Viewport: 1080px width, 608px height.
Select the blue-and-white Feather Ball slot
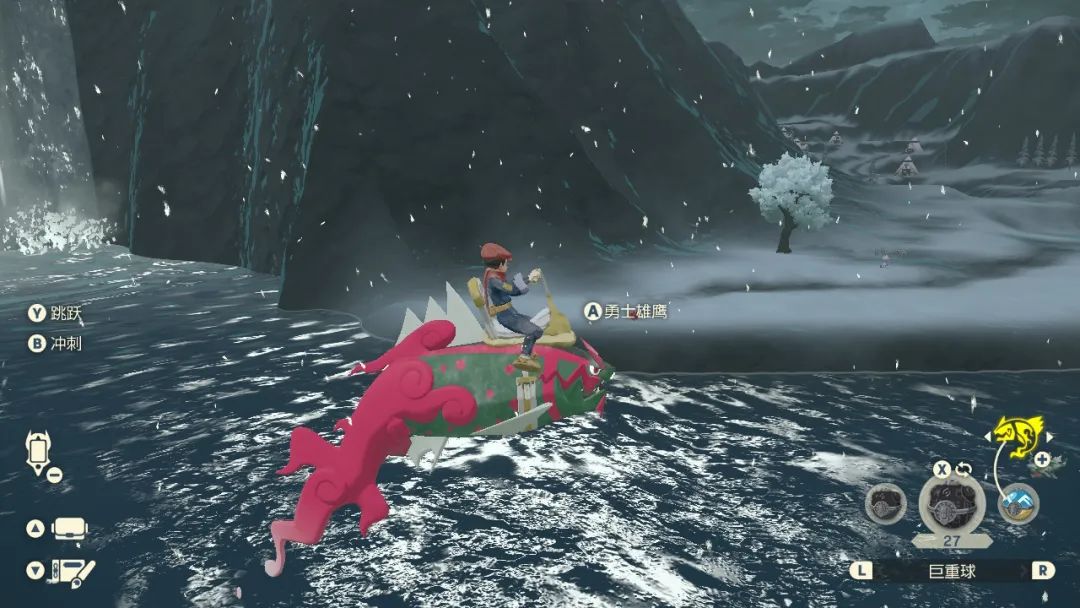pos(1018,503)
